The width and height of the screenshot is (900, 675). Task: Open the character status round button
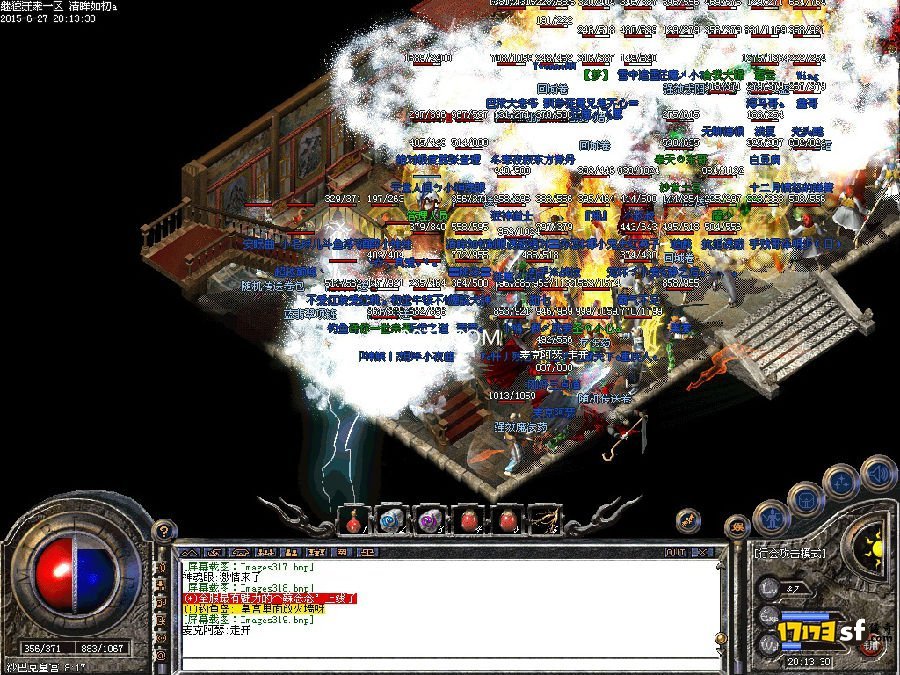[x=771, y=518]
